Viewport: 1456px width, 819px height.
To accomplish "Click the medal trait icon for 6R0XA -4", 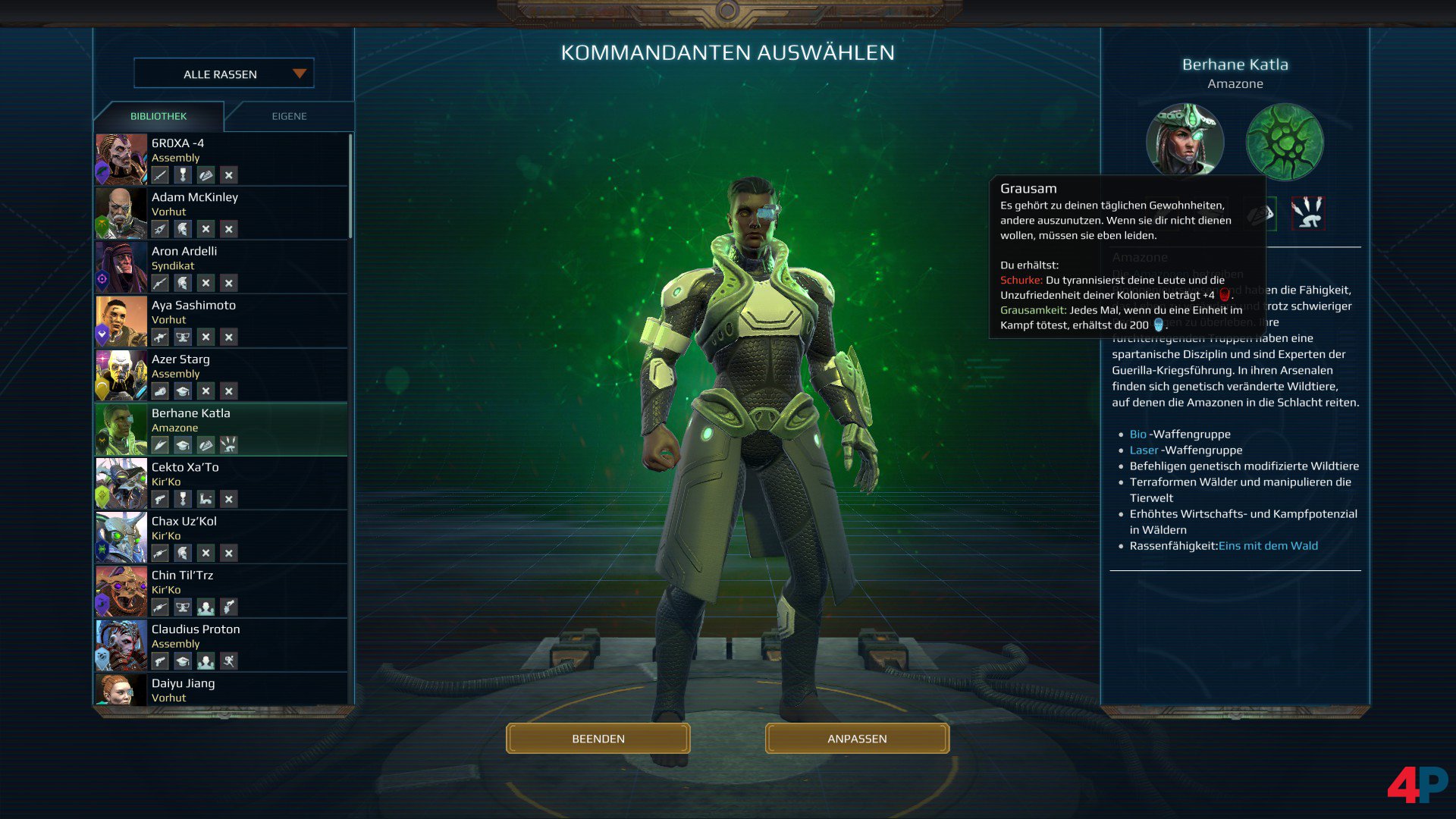I will pos(183,175).
